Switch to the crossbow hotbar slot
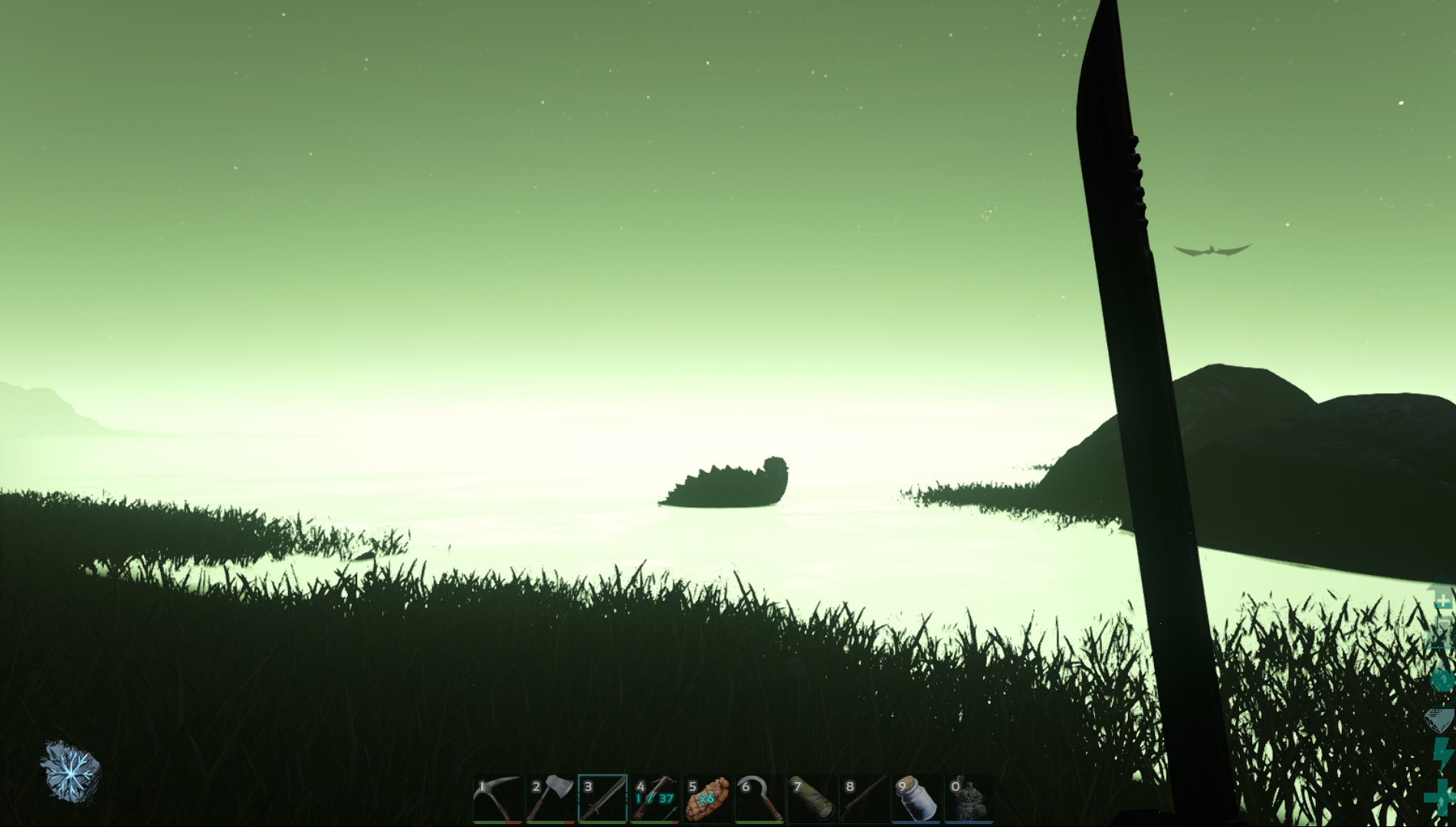 654,799
